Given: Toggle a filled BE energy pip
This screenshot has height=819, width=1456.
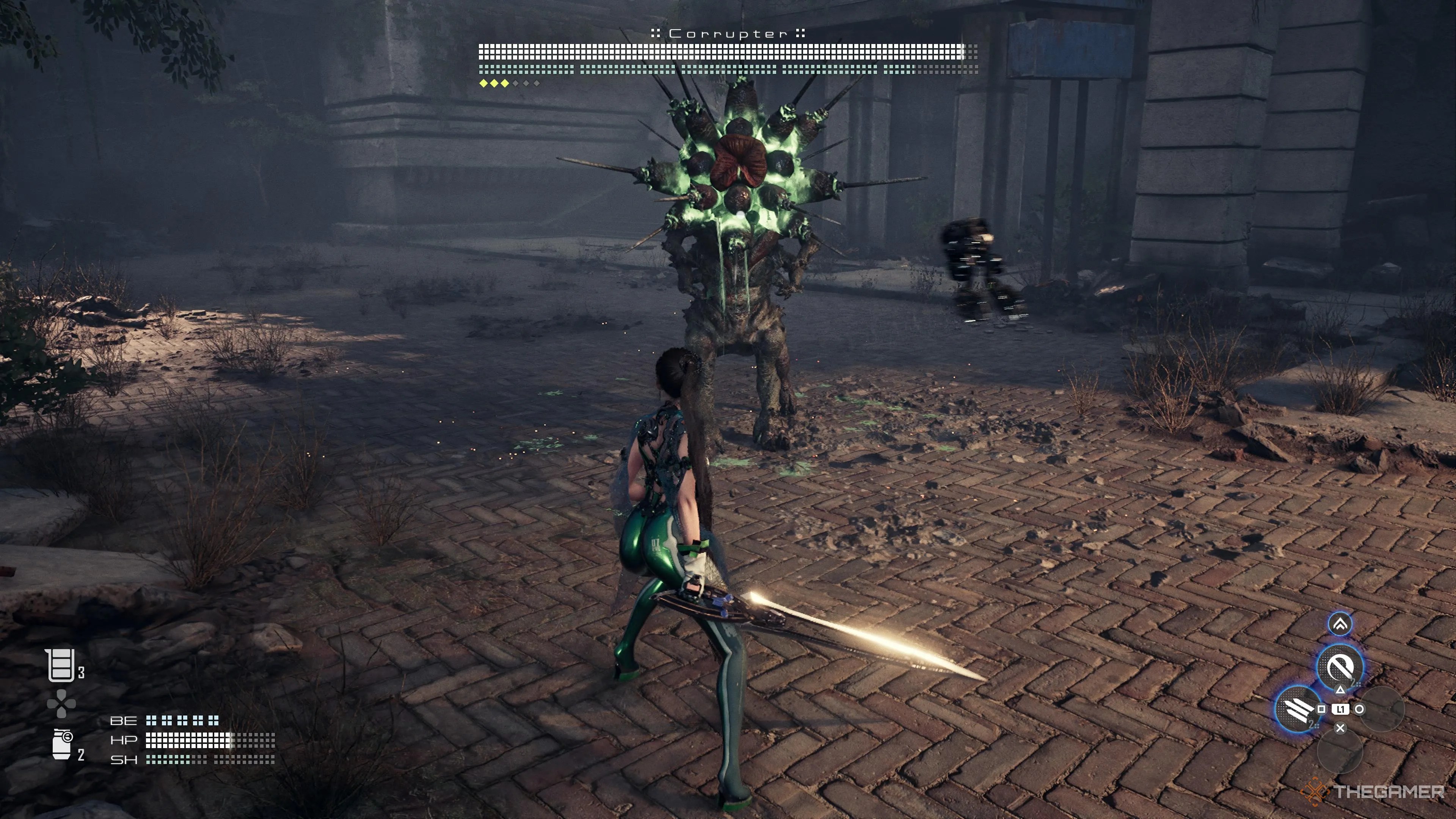Looking at the screenshot, I should (x=151, y=721).
